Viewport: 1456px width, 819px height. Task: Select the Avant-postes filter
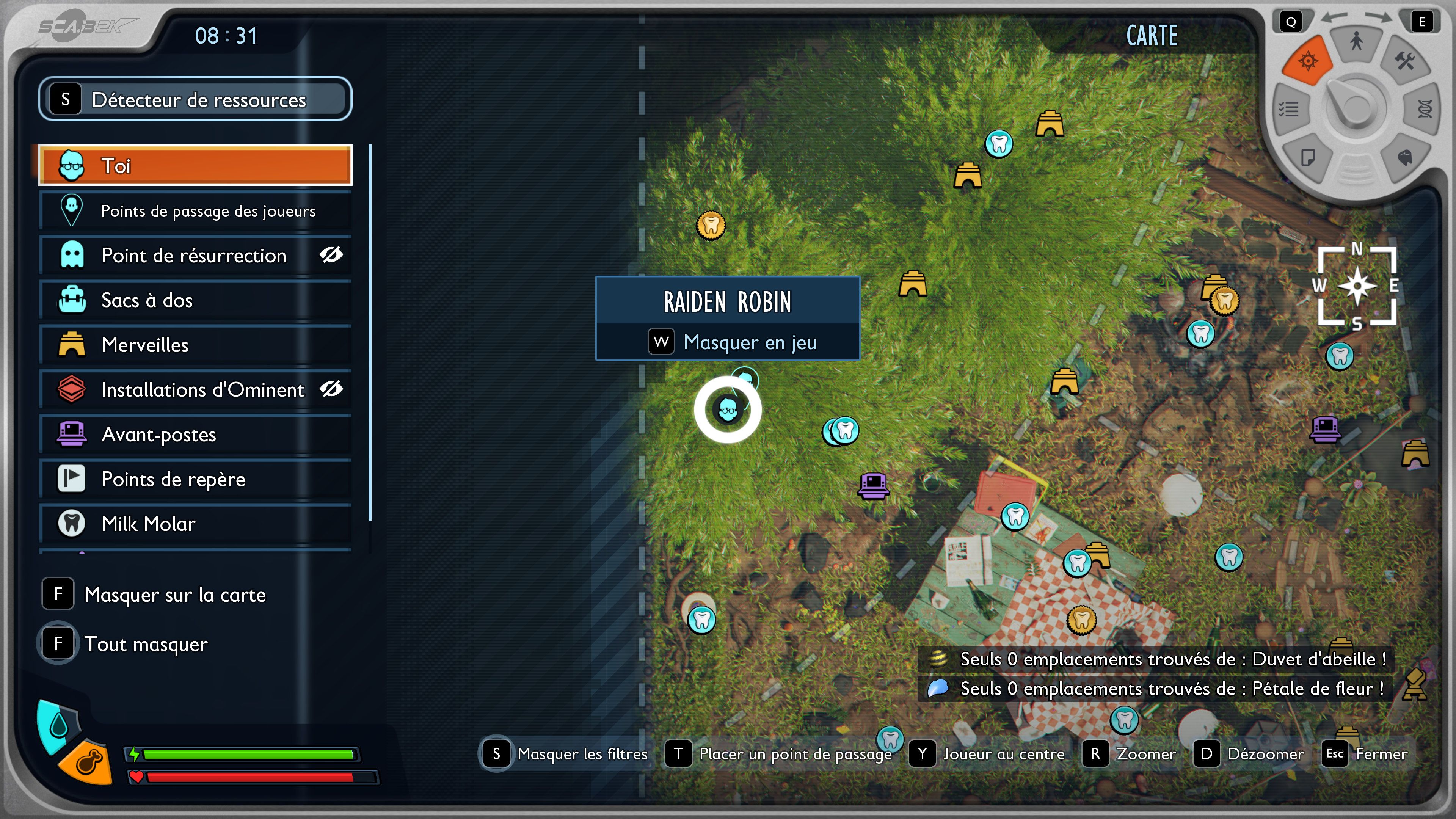pyautogui.click(x=195, y=435)
